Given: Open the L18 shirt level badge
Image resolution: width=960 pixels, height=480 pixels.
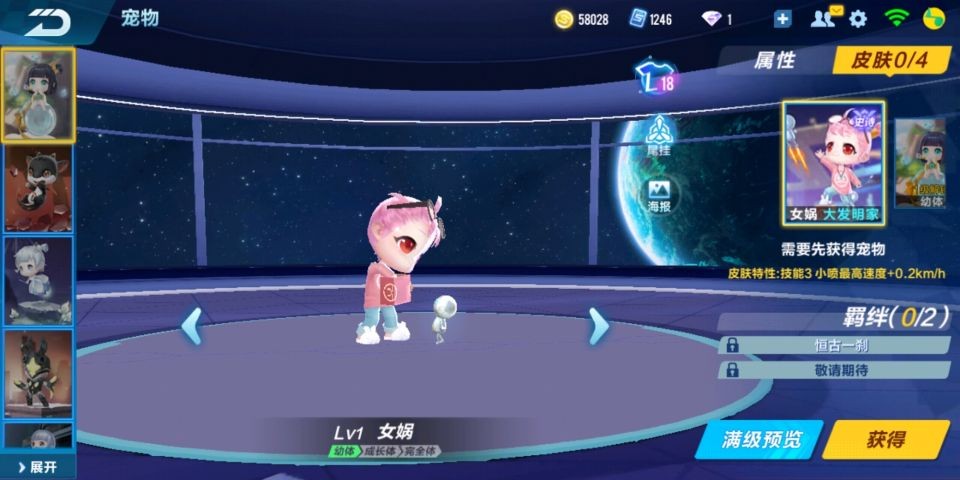Looking at the screenshot, I should pos(655,82).
